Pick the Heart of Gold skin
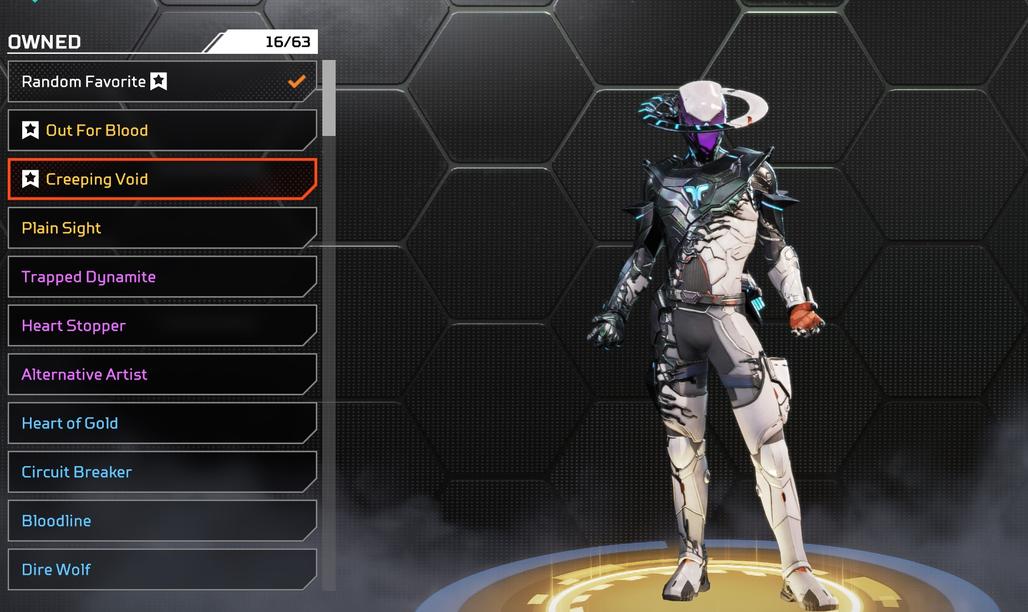Viewport: 1028px width, 612px height. (162, 423)
